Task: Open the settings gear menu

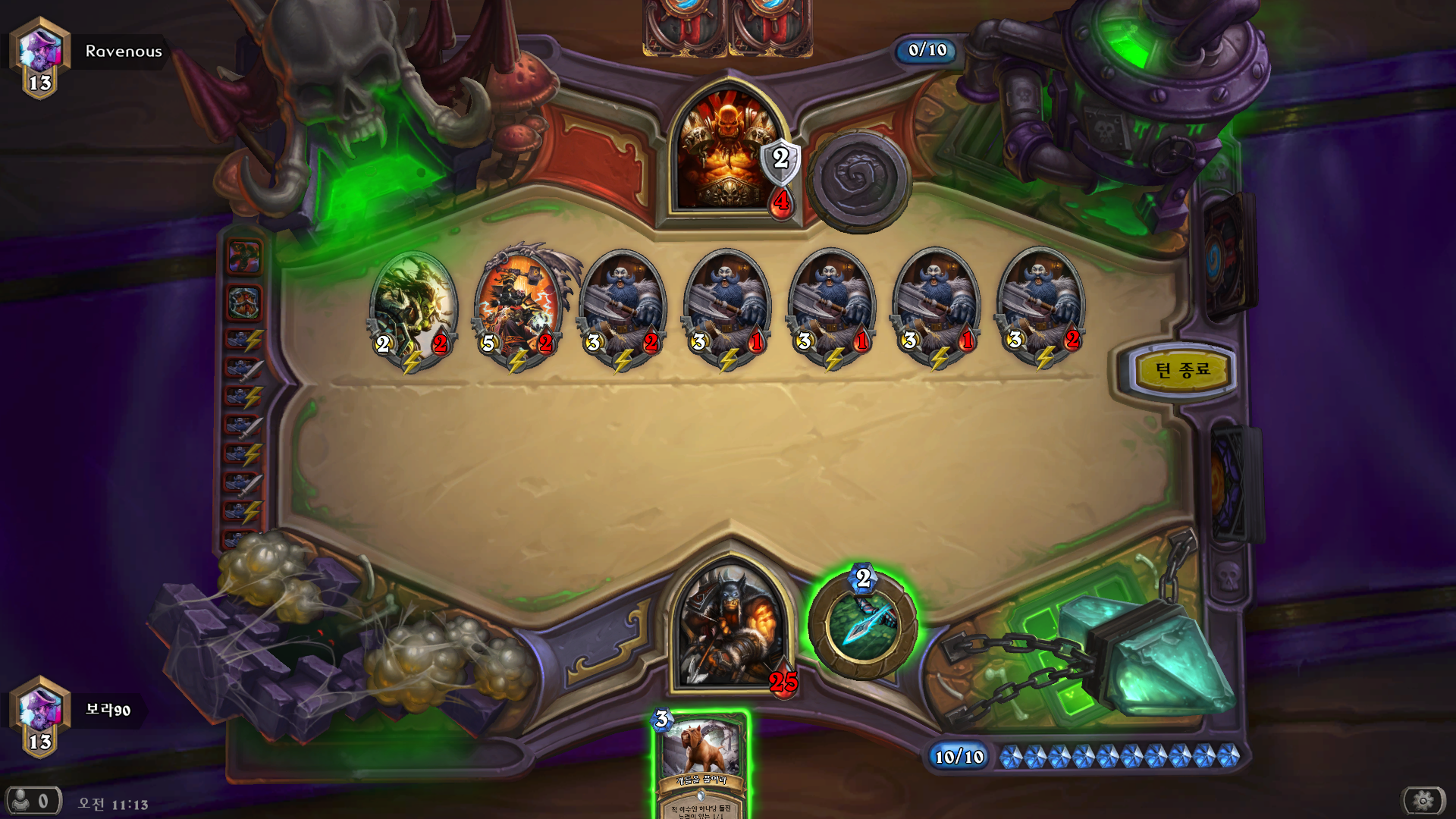Action: [1423, 800]
